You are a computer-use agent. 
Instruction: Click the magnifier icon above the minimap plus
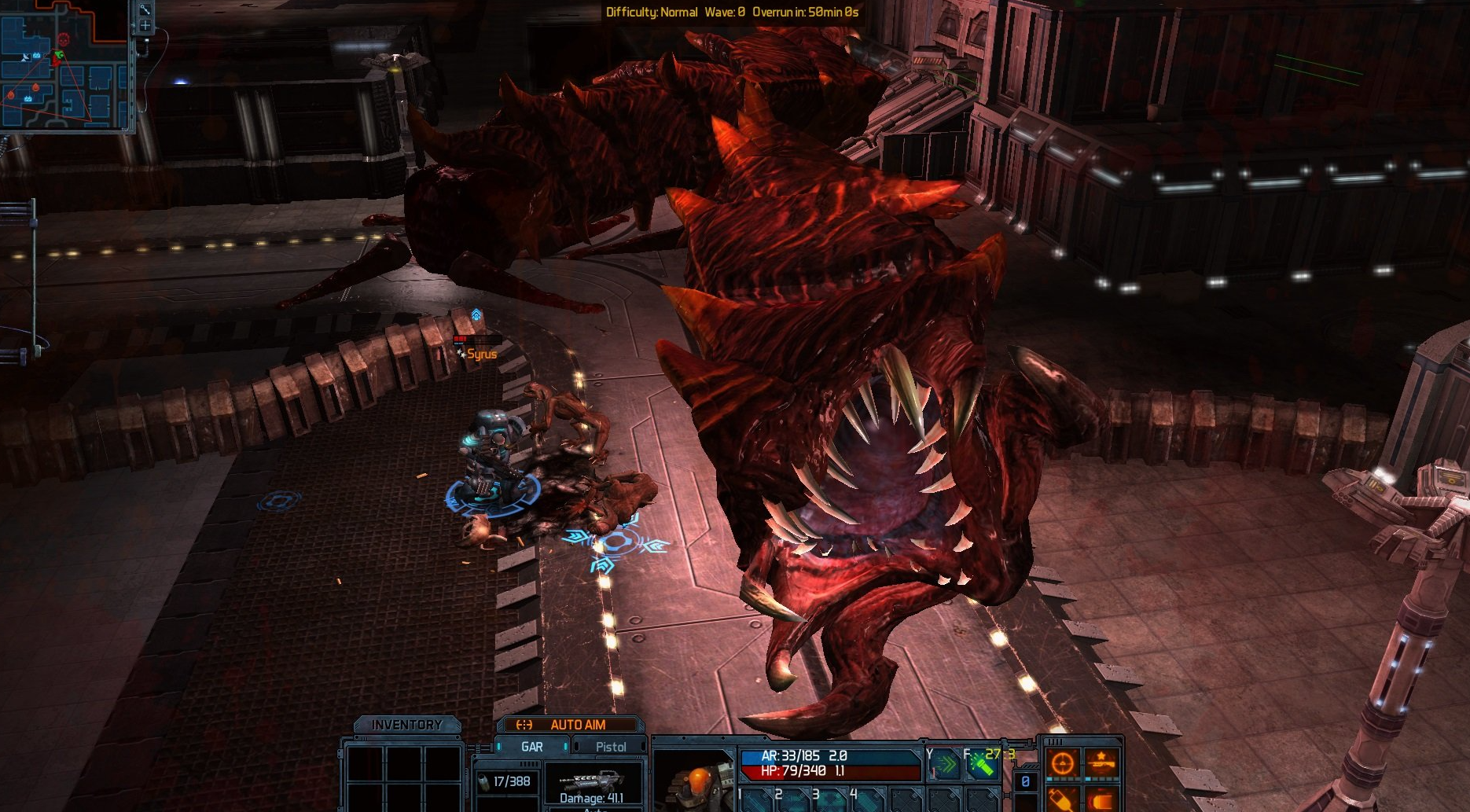tap(144, 10)
